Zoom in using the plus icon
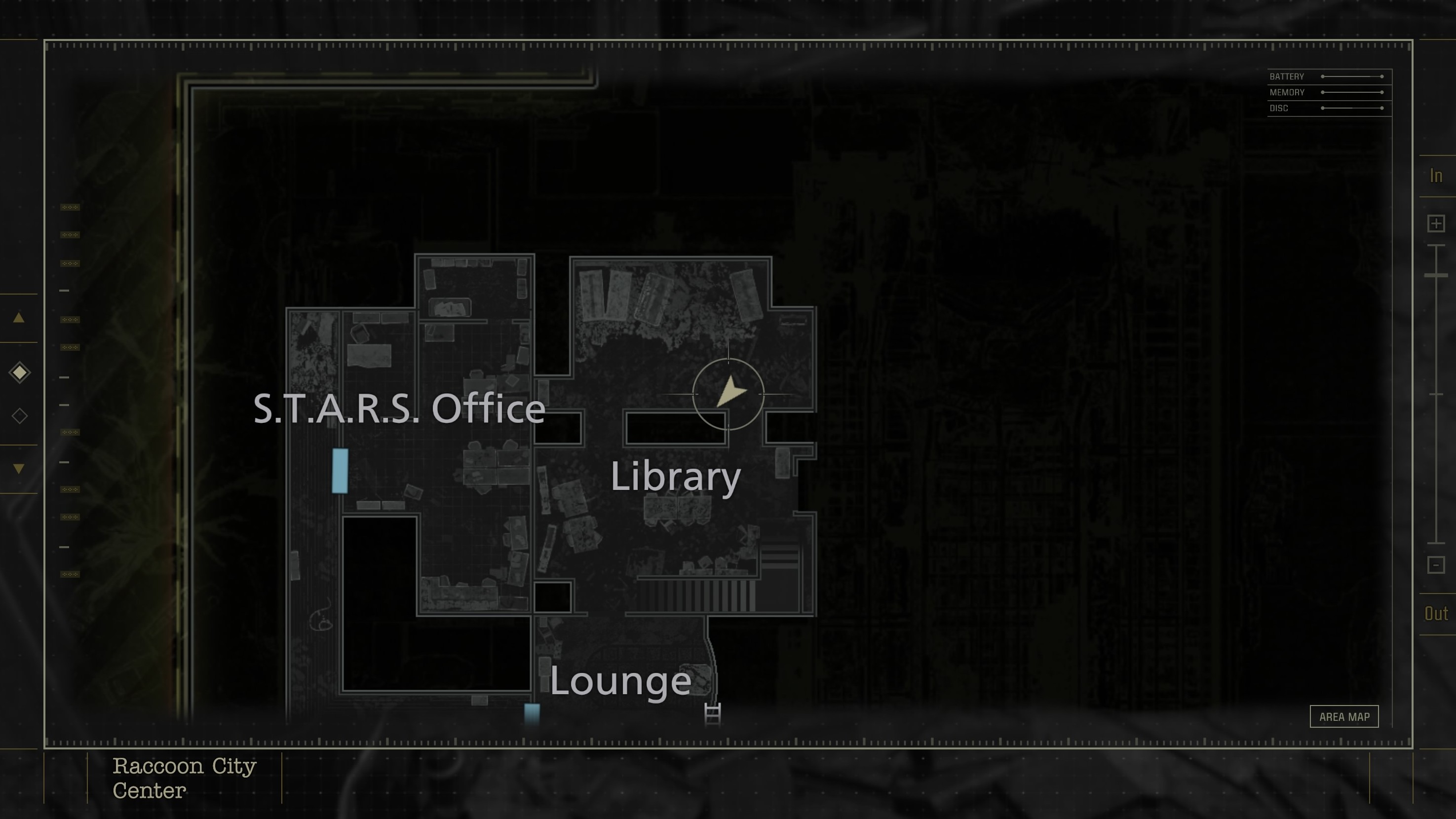1456x819 pixels. coord(1436,223)
